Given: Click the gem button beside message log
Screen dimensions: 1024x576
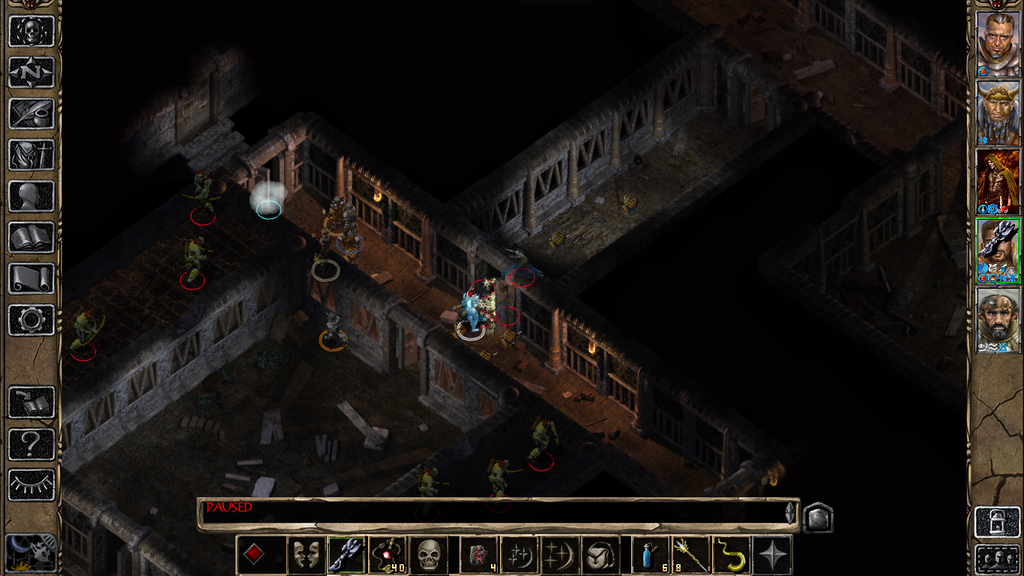Looking at the screenshot, I should tap(818, 517).
